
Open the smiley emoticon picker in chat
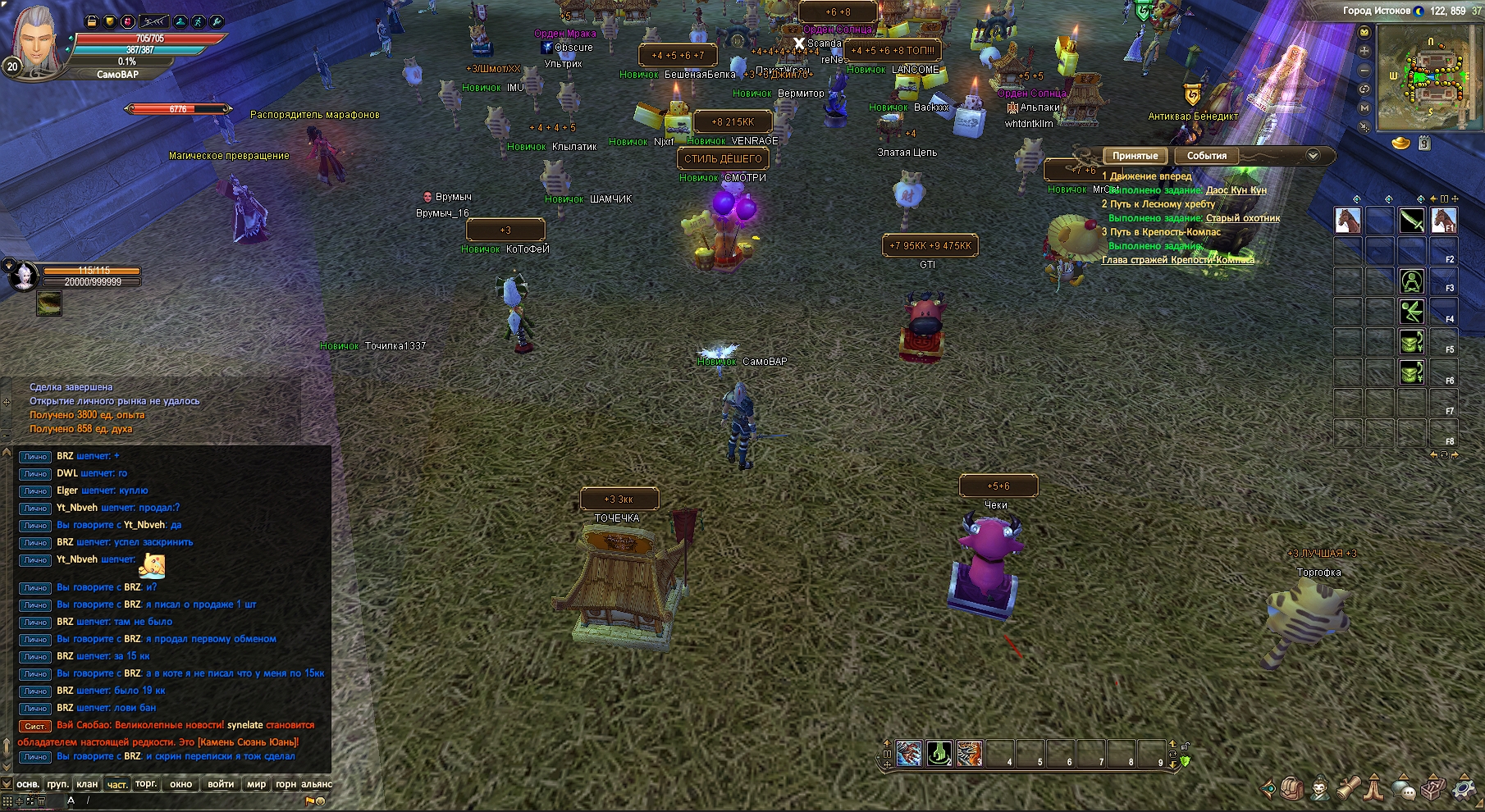click(x=321, y=801)
